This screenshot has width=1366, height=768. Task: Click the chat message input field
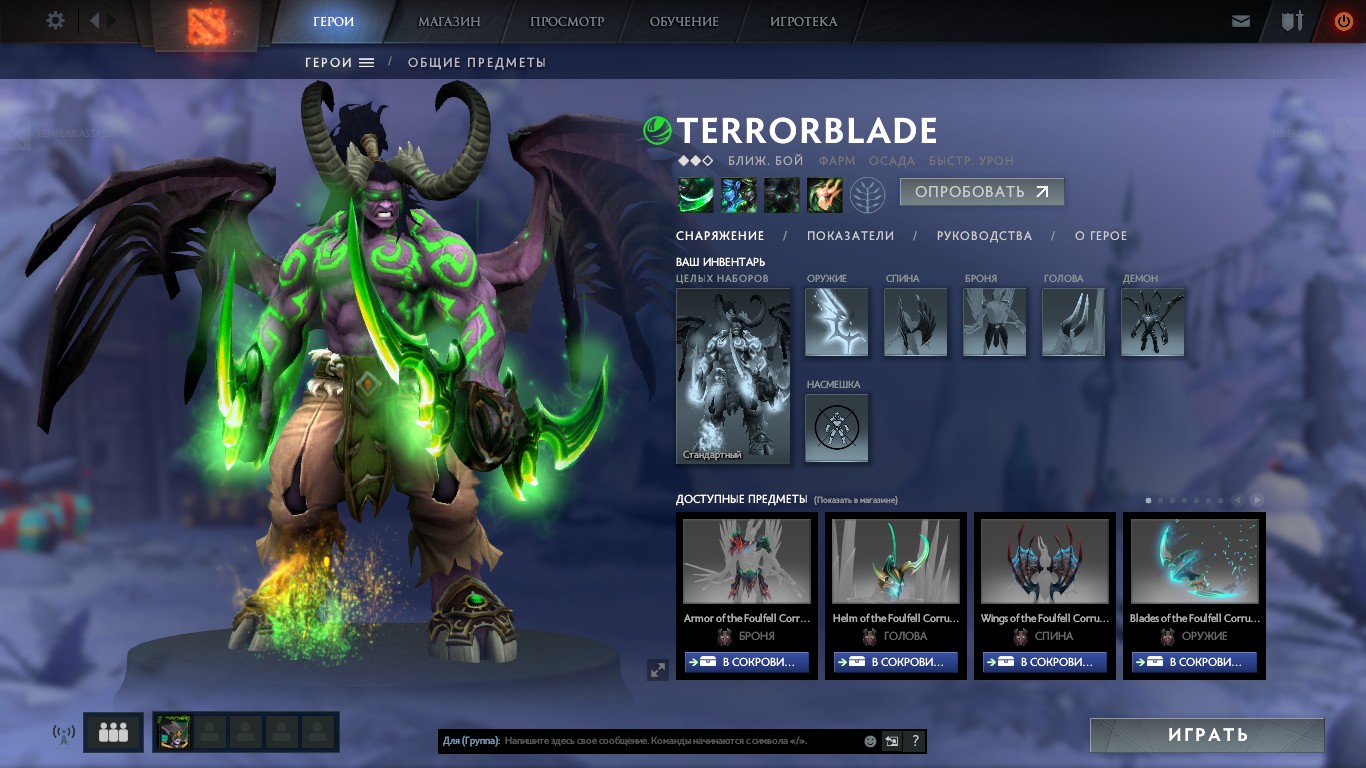tap(680, 741)
